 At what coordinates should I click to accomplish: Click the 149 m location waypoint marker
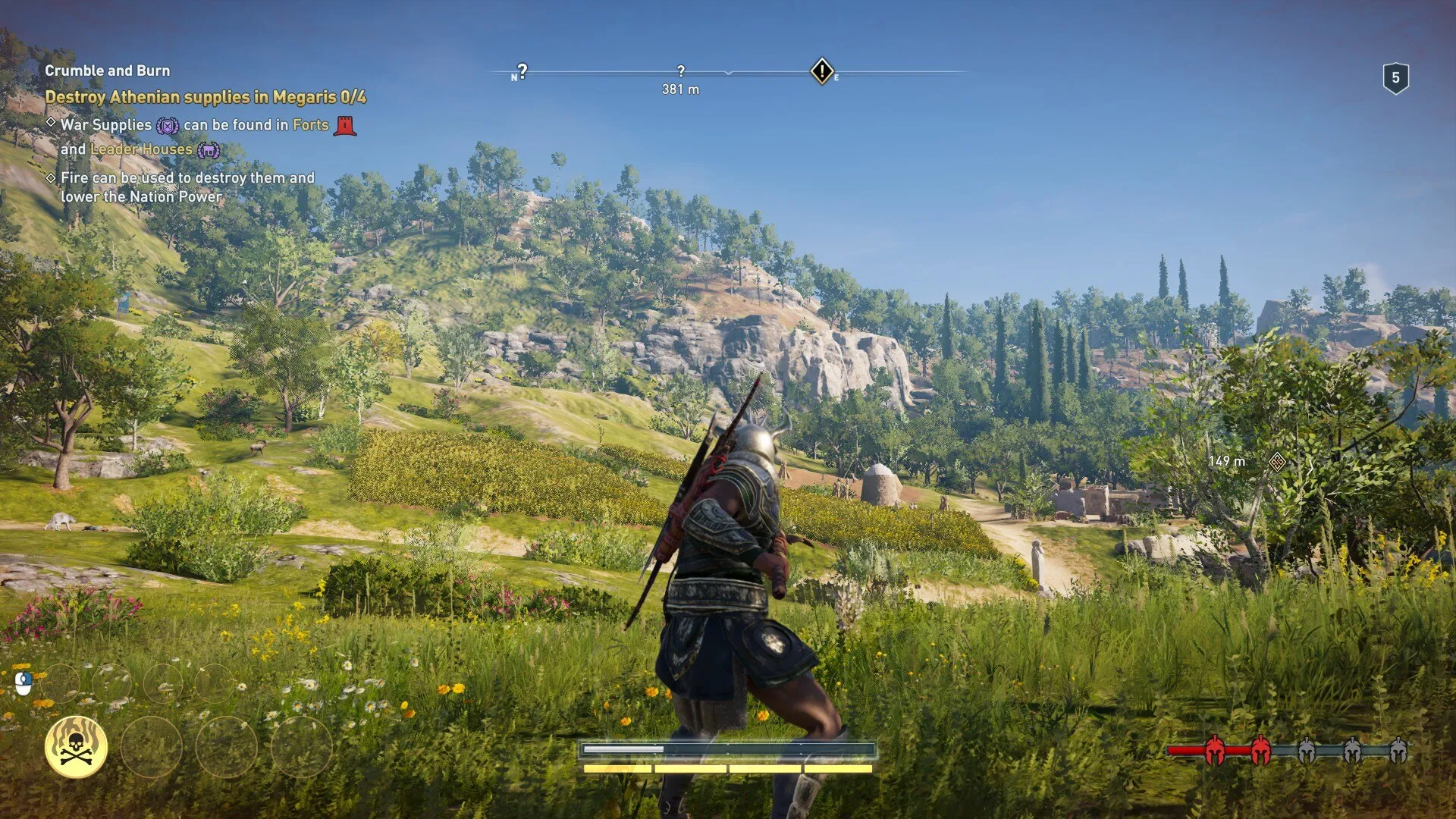pos(1277,461)
